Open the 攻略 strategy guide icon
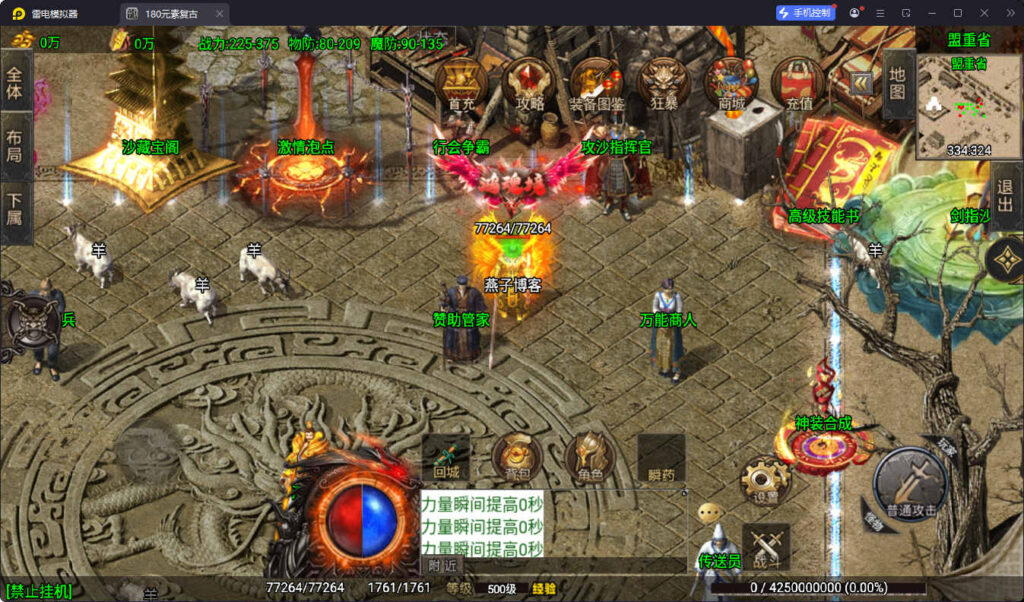The height and width of the screenshot is (602, 1024). tap(529, 82)
